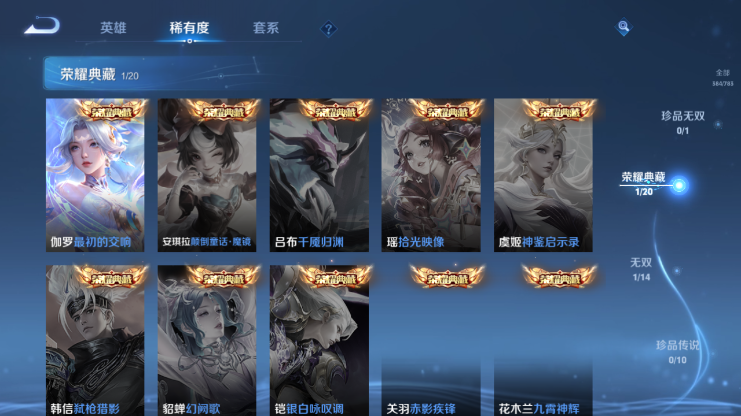Open the 套系 tab
741x416 pixels.
[x=266, y=28]
